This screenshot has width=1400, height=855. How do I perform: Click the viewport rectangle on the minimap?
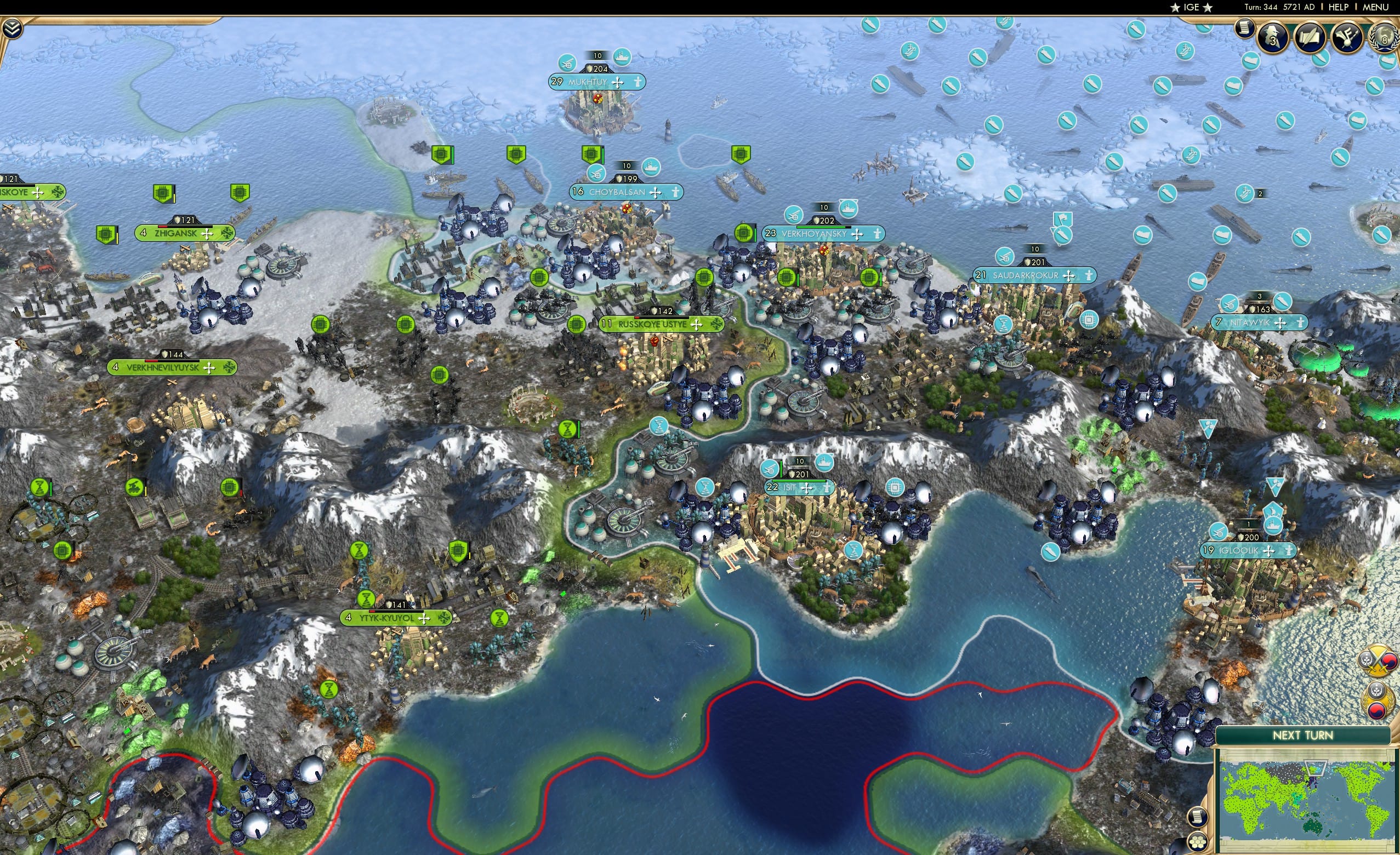(1316, 768)
